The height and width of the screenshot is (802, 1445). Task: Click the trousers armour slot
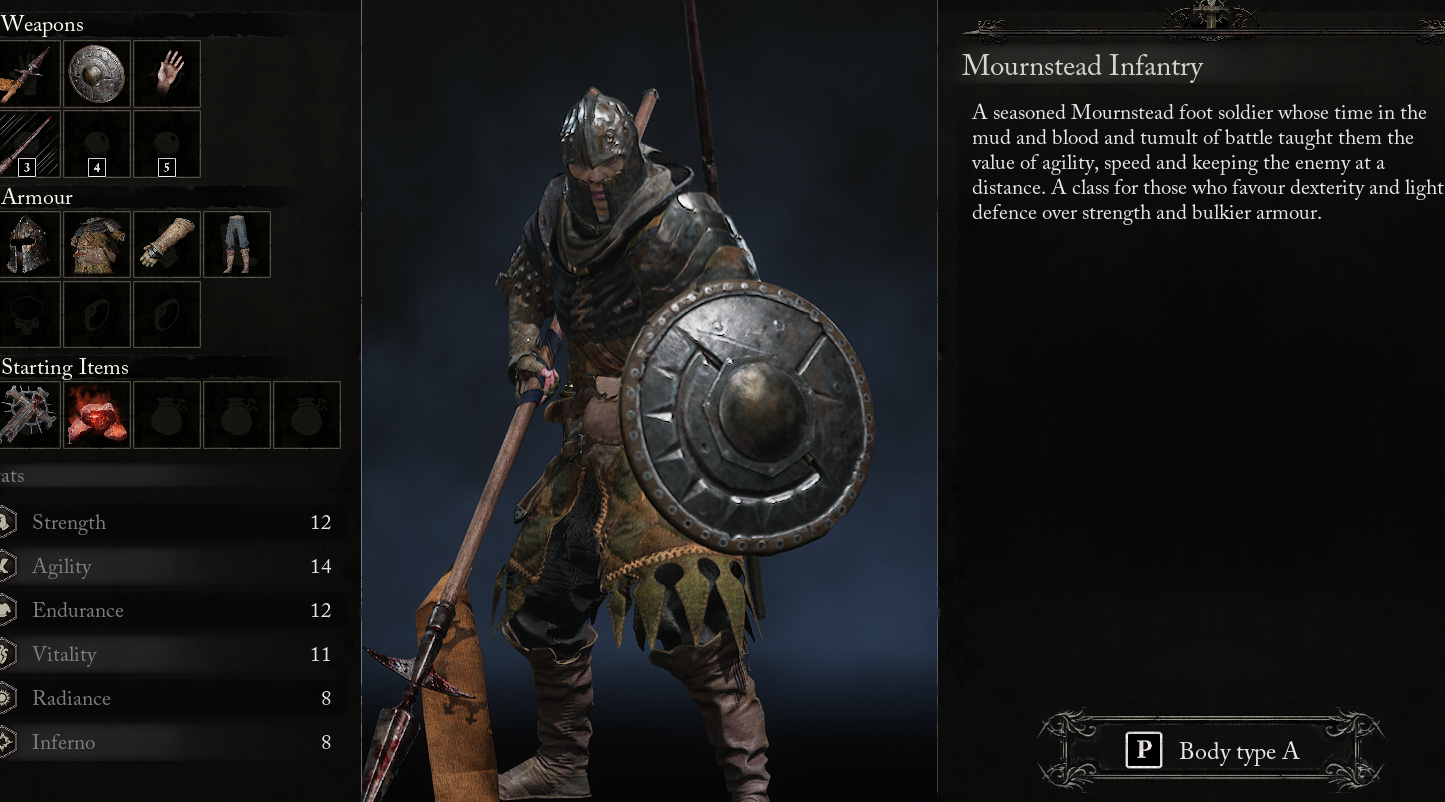pyautogui.click(x=236, y=244)
